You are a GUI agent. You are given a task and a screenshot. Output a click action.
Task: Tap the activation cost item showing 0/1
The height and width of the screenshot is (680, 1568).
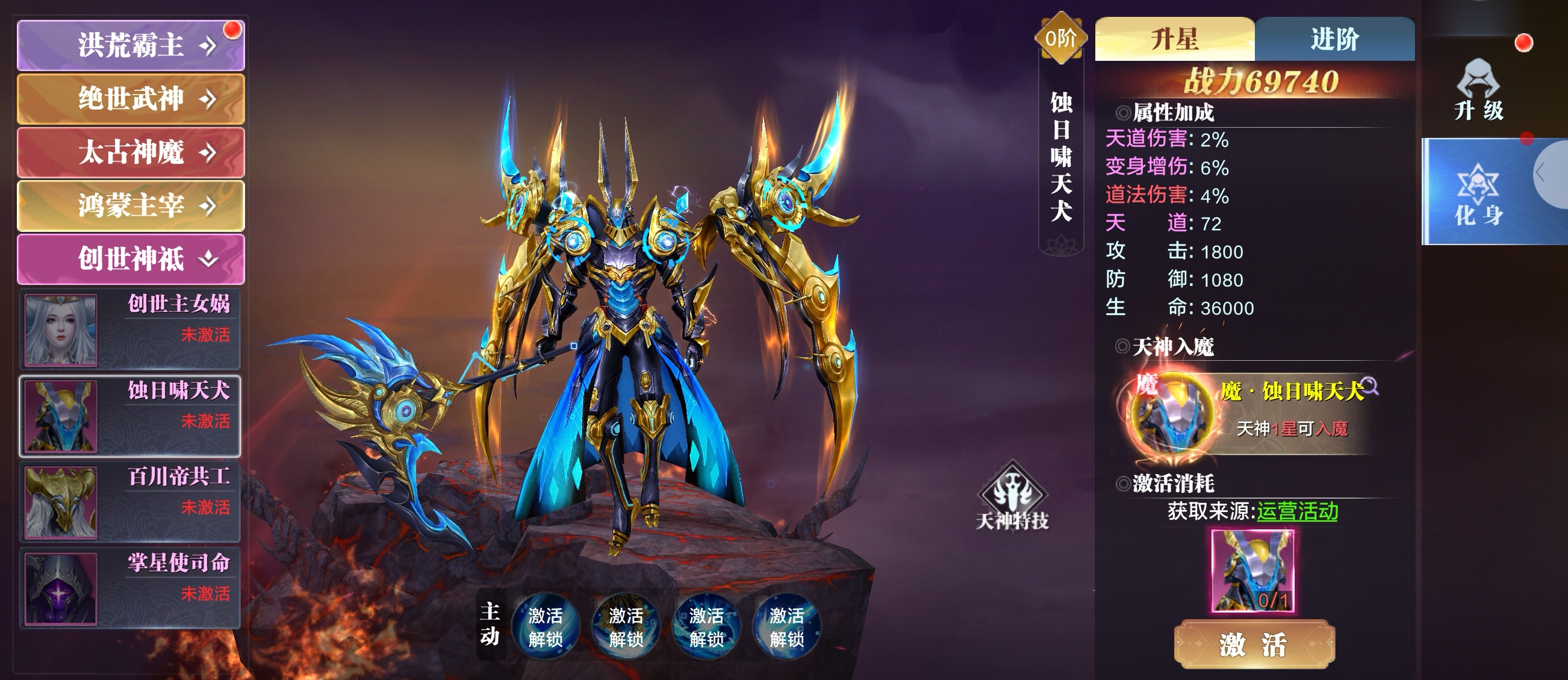click(x=1252, y=570)
